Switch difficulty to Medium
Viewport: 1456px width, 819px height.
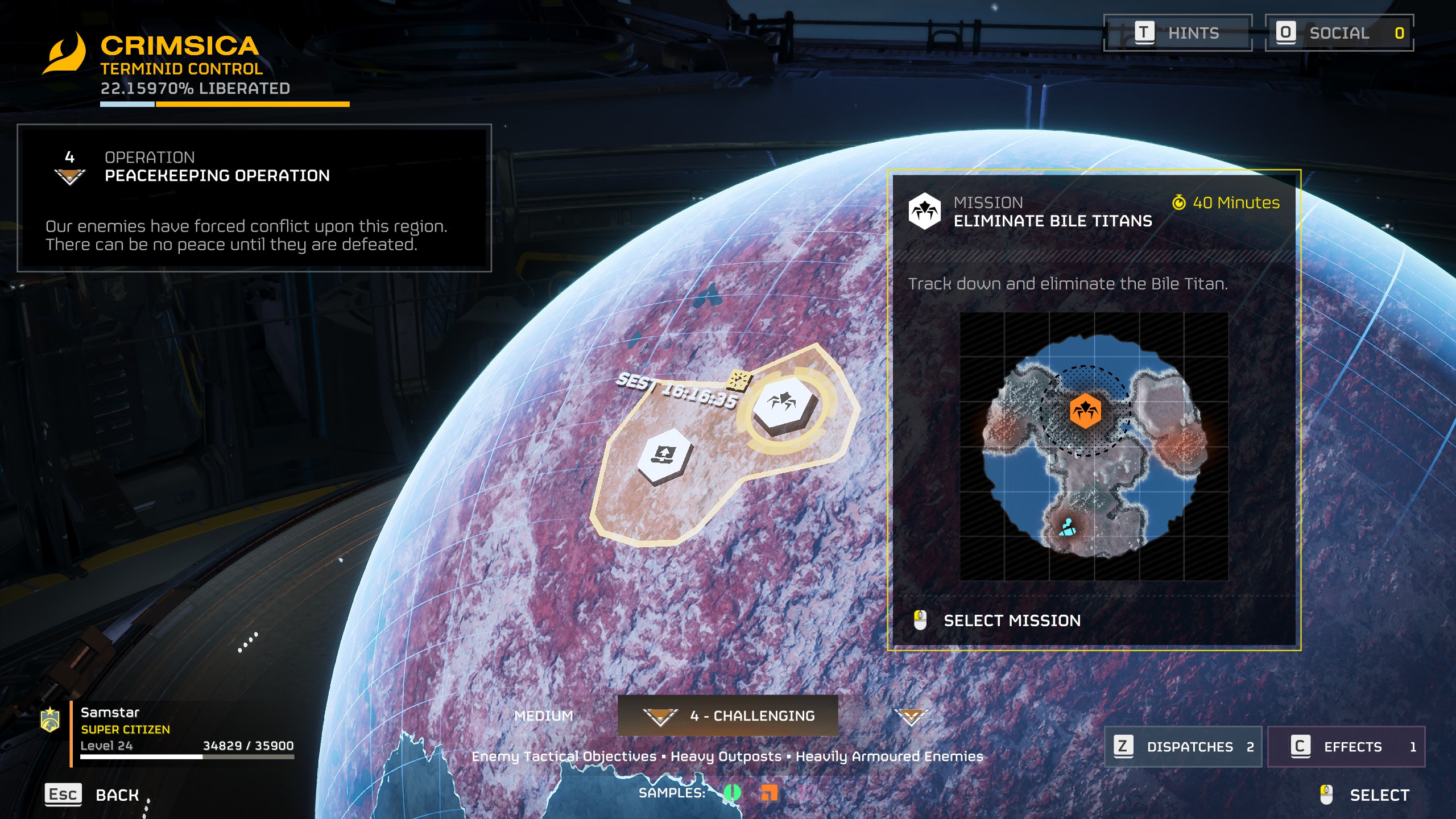tap(543, 716)
